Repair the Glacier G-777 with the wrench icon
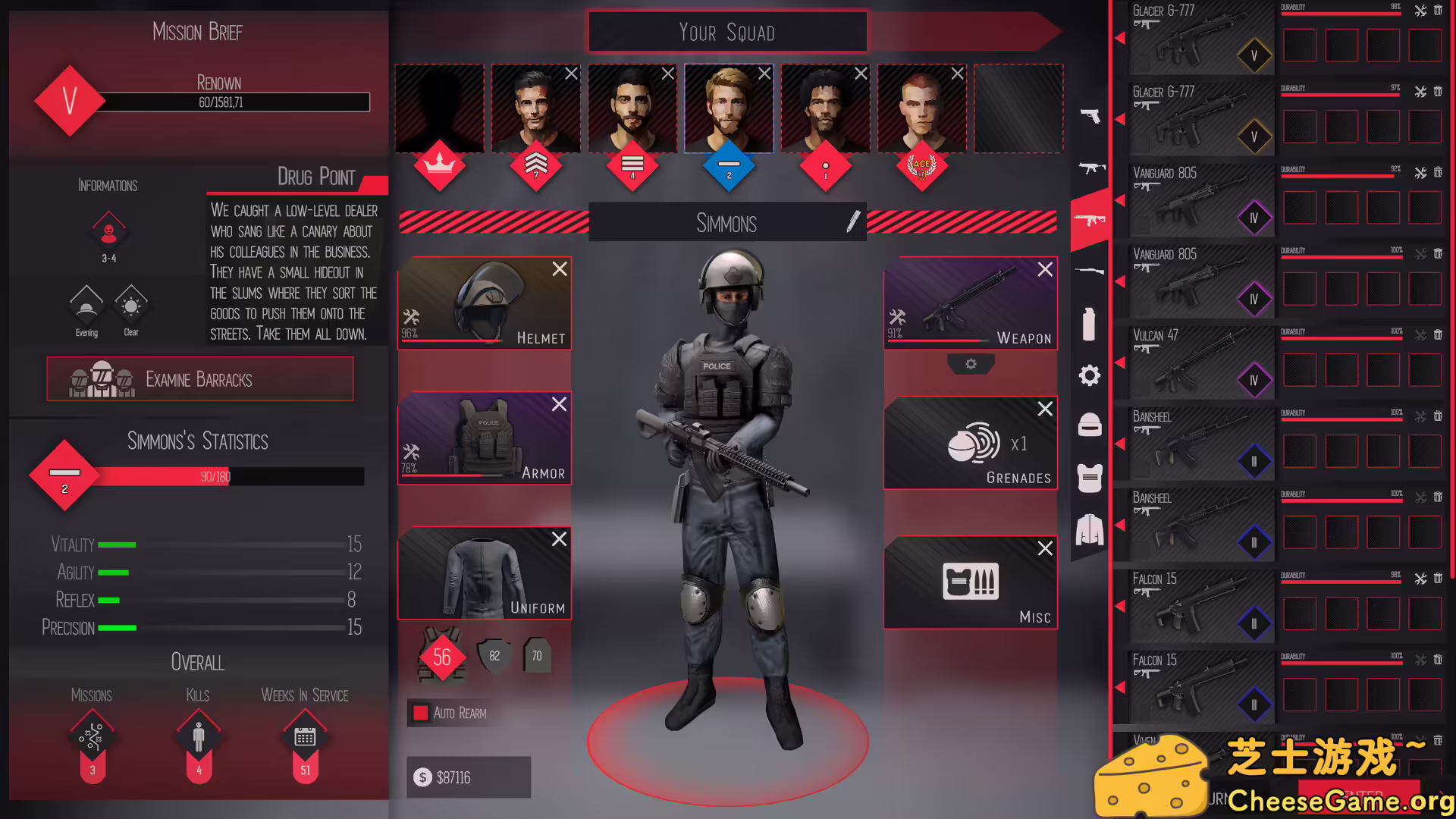The image size is (1456, 819). (1420, 11)
